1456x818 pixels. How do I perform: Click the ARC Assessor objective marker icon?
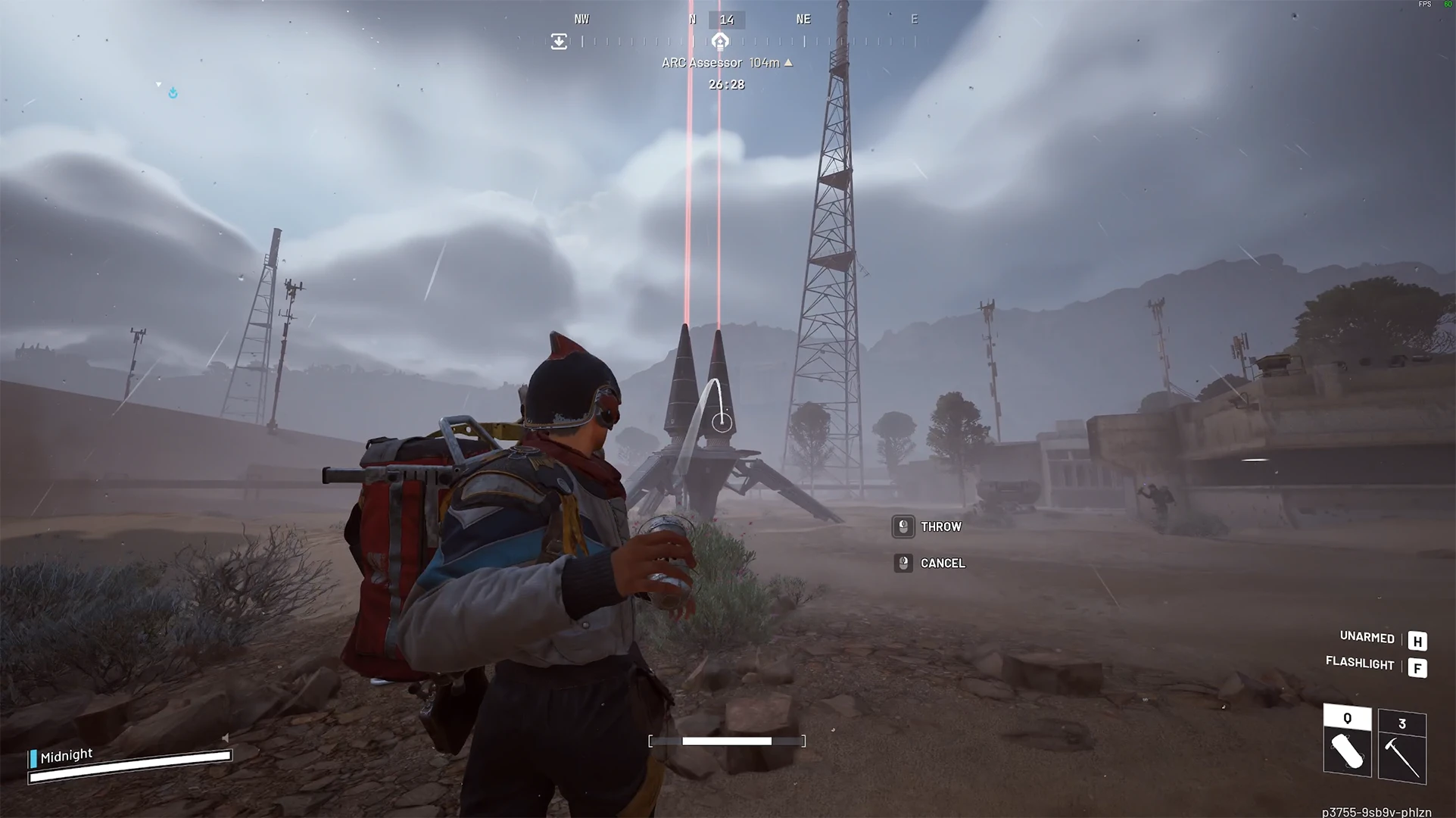(720, 42)
